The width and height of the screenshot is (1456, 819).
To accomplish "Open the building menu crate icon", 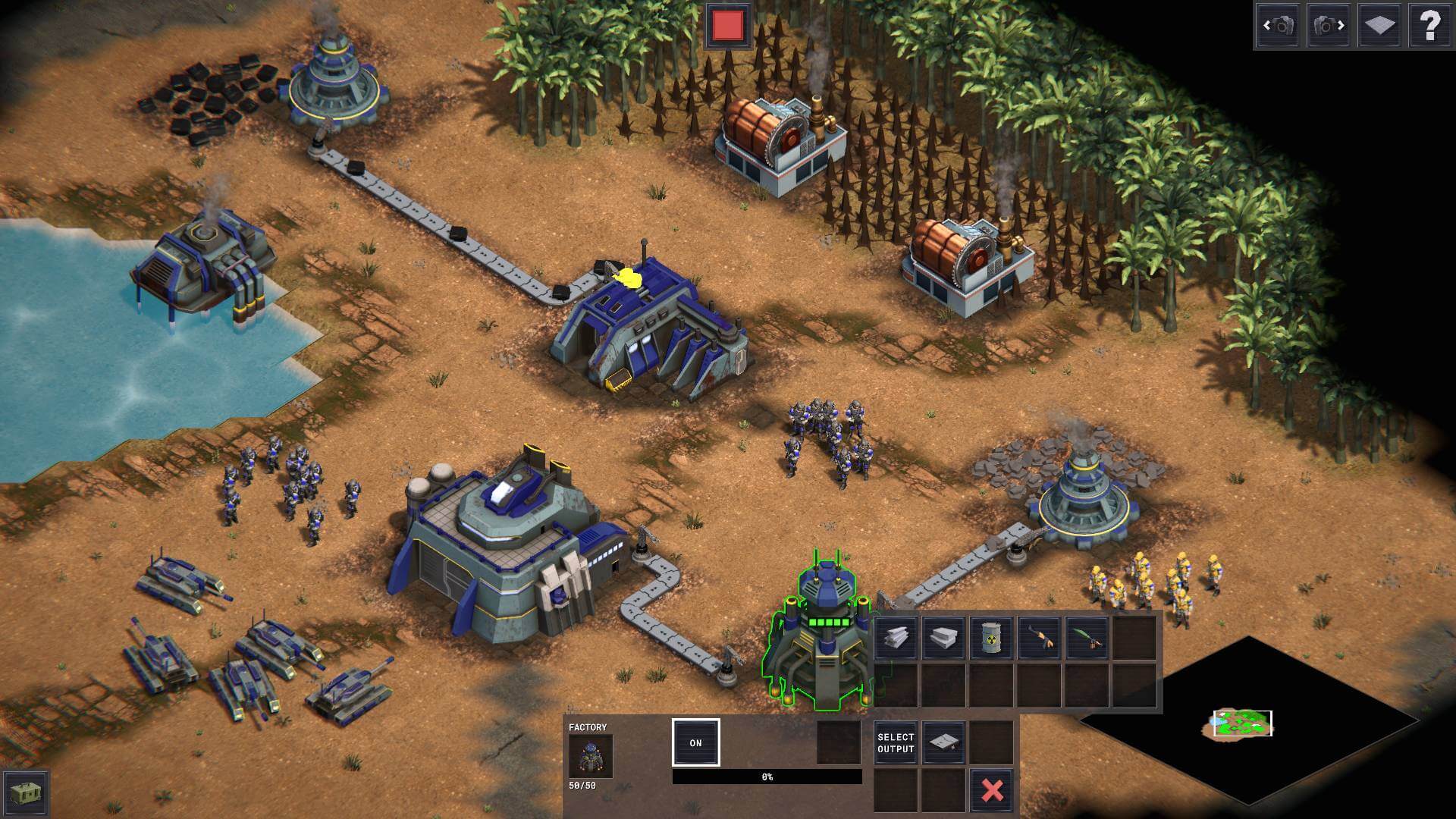I will pos(27,793).
